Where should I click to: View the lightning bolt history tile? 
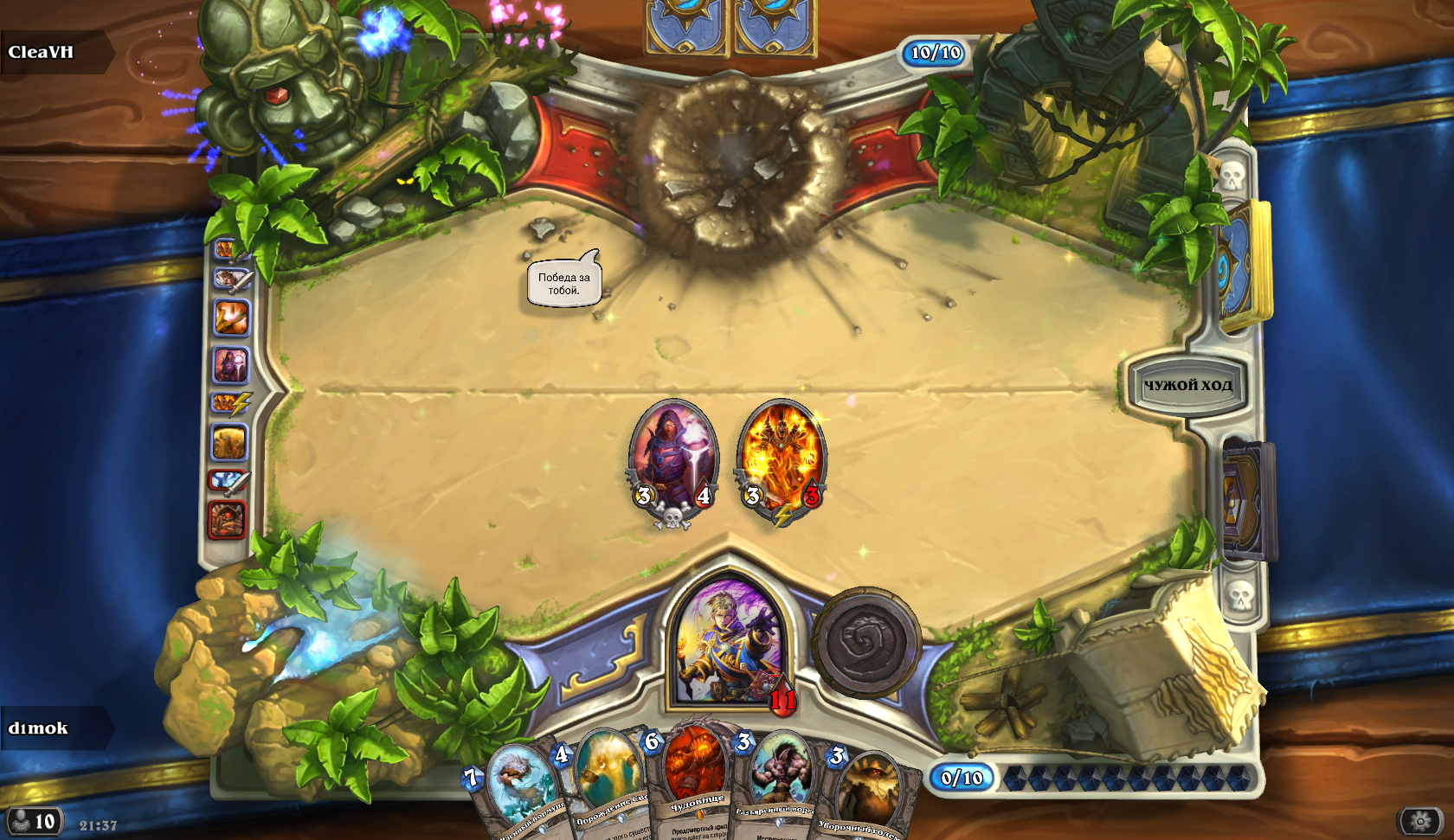click(231, 402)
